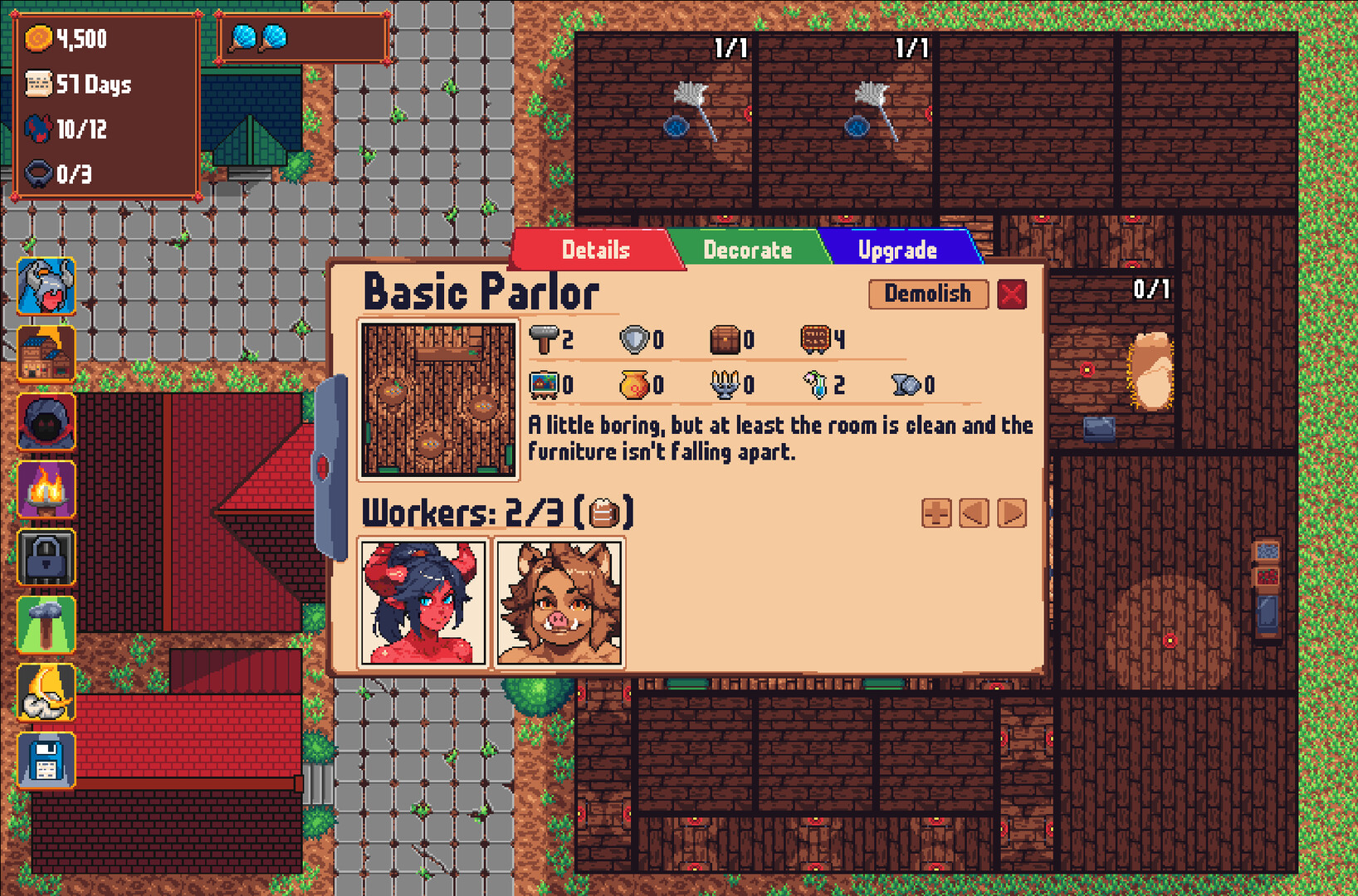This screenshot has width=1358, height=896.
Task: Demolish the Basic Parlor
Action: [x=927, y=294]
